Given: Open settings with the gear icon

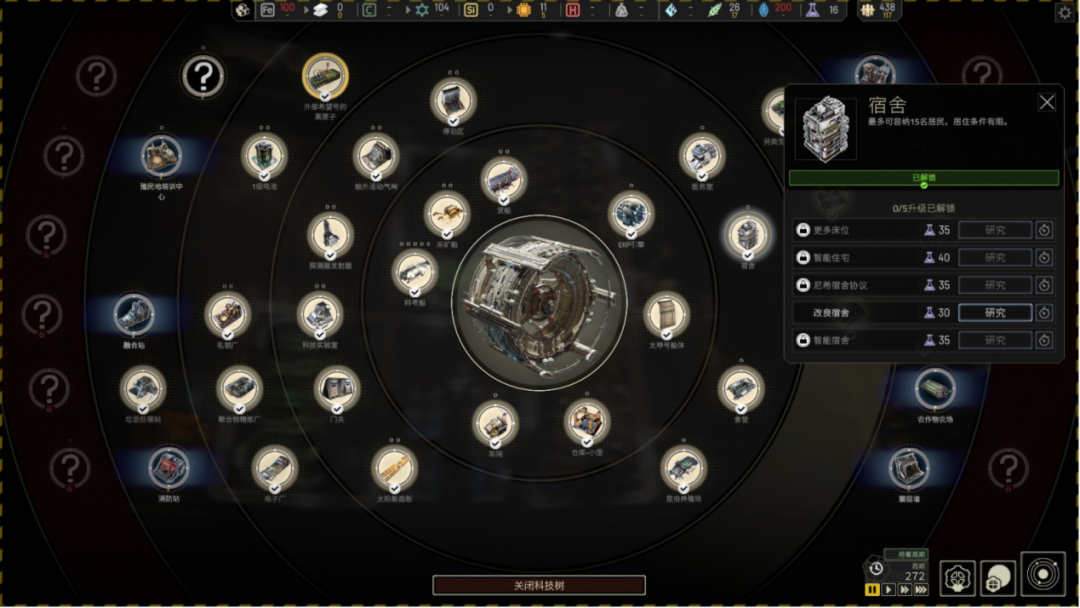Looking at the screenshot, I should tap(1065, 12).
